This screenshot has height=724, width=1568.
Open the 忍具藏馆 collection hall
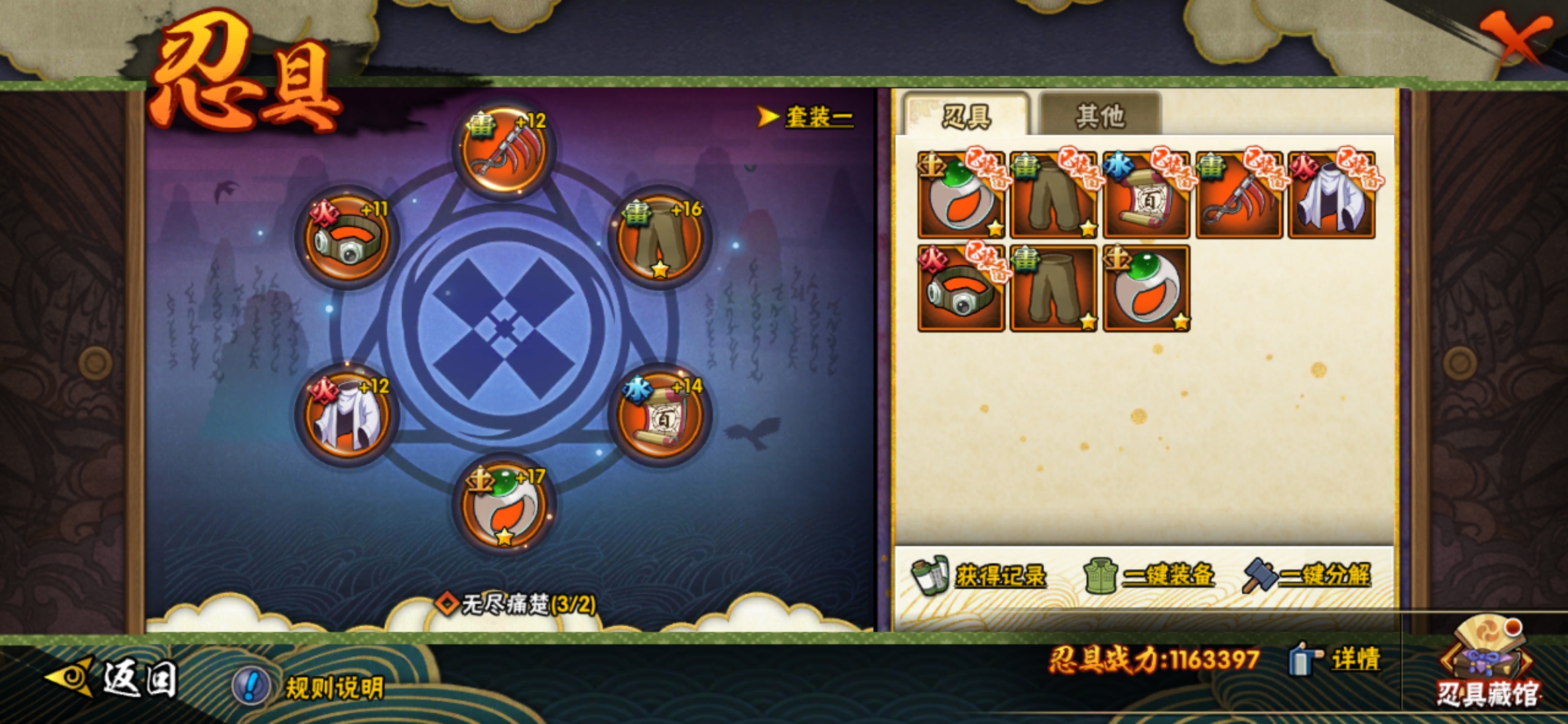coord(1488,664)
